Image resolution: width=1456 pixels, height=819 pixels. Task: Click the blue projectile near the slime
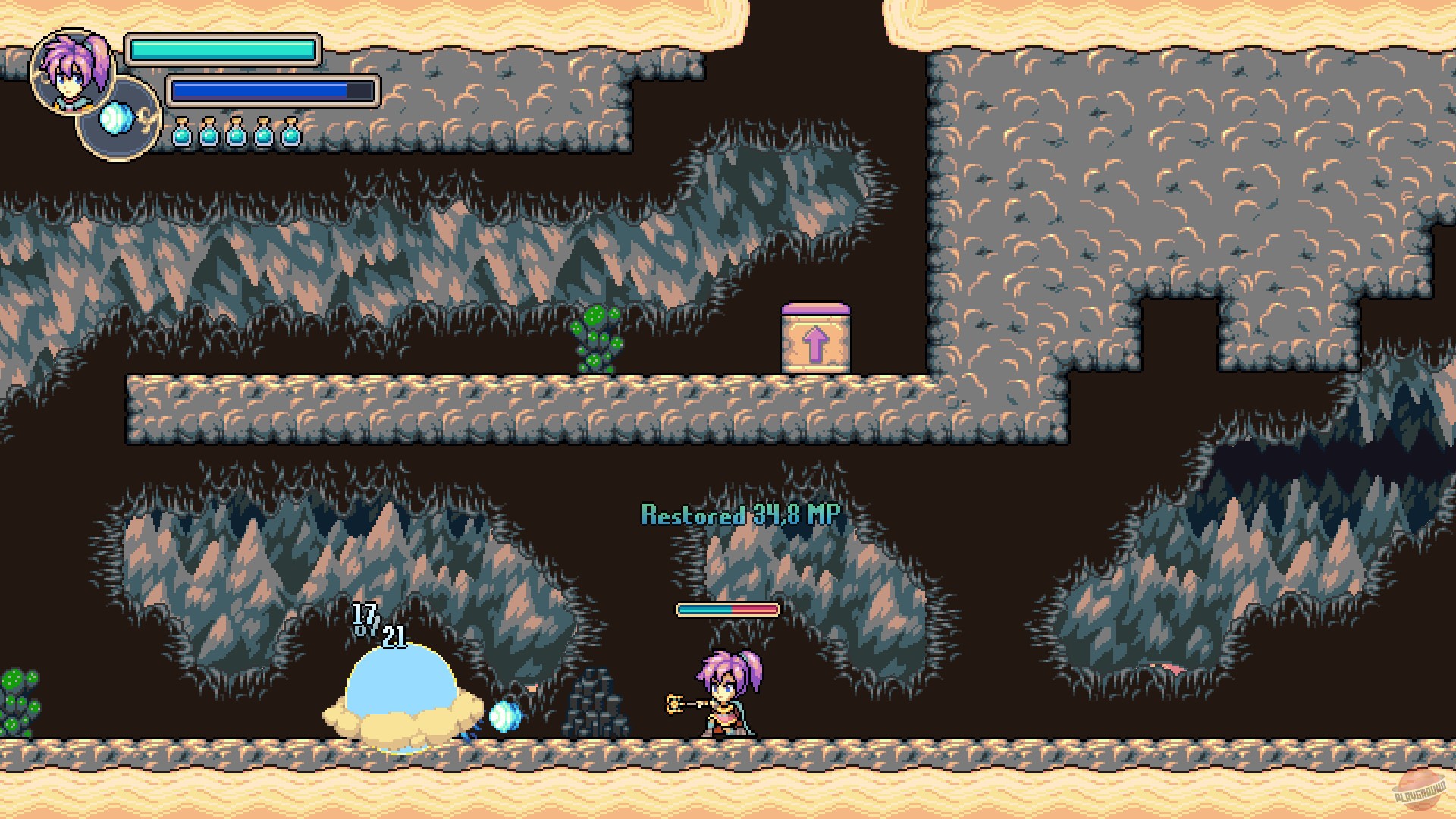[x=506, y=714]
